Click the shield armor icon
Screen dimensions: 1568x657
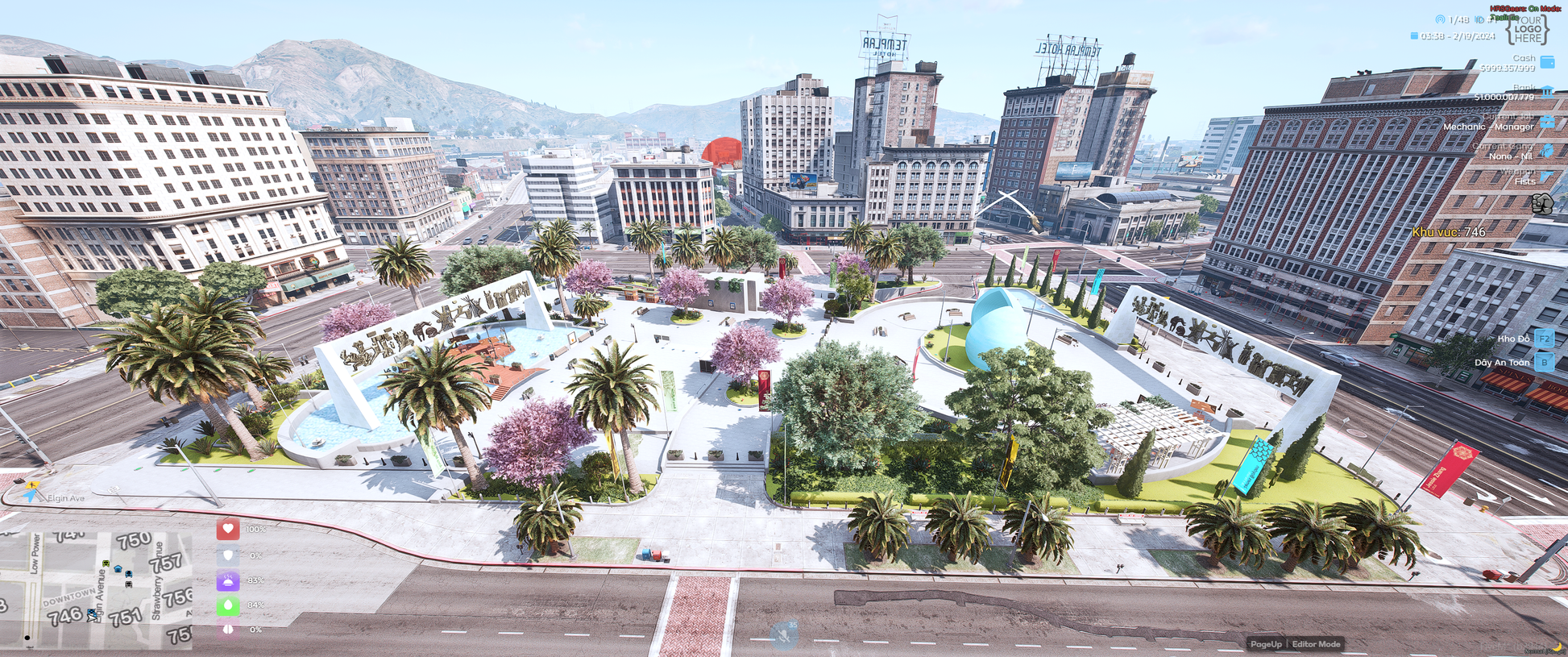[228, 555]
